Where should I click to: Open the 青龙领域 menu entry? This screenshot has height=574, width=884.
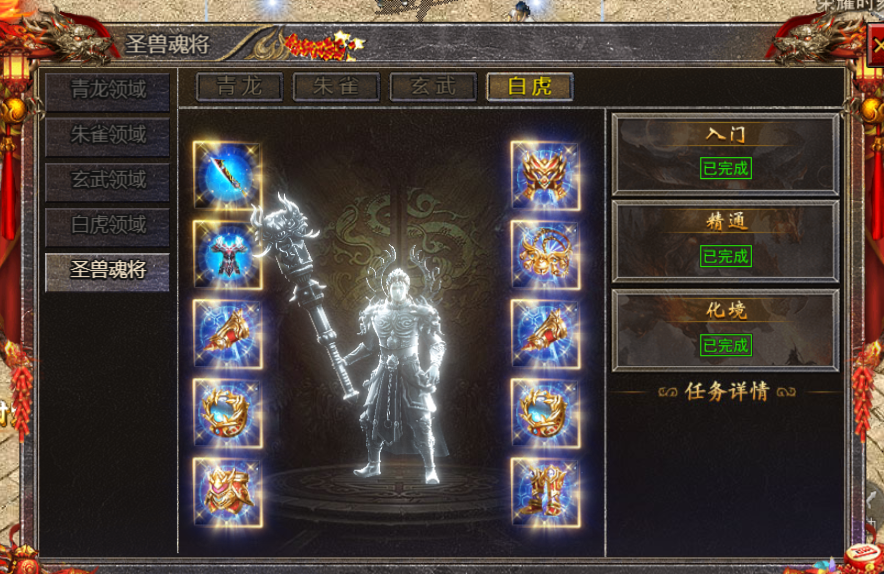click(107, 90)
